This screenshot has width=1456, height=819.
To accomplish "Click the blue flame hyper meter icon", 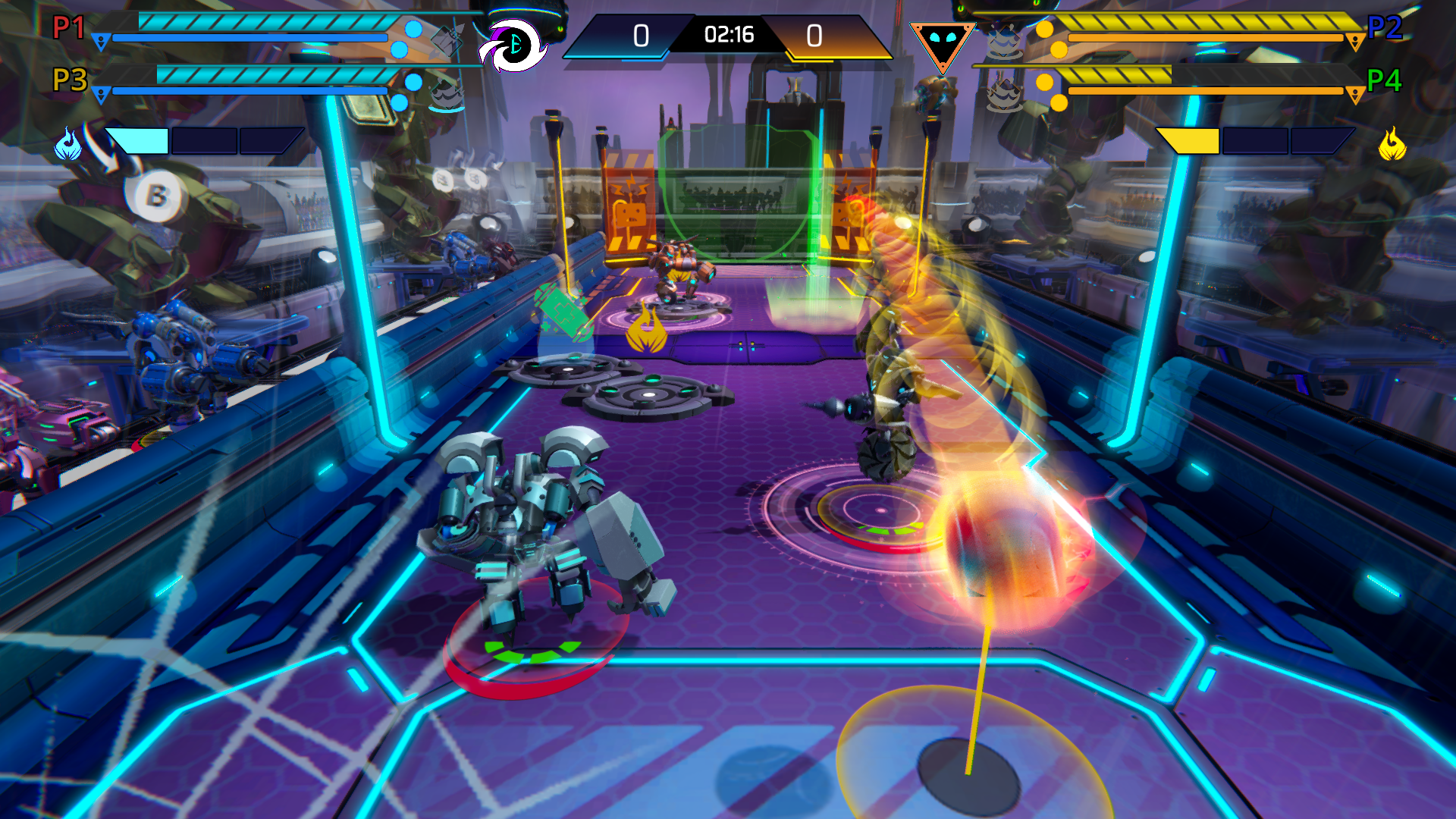I will (67, 144).
